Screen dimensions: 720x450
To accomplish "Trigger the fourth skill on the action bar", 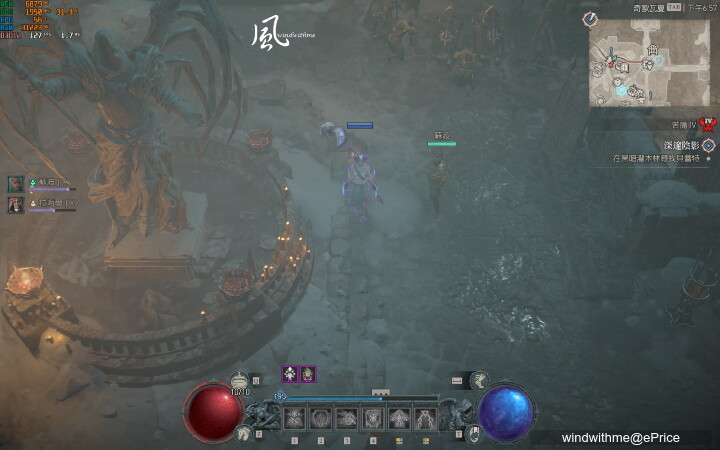I will 373,418.
